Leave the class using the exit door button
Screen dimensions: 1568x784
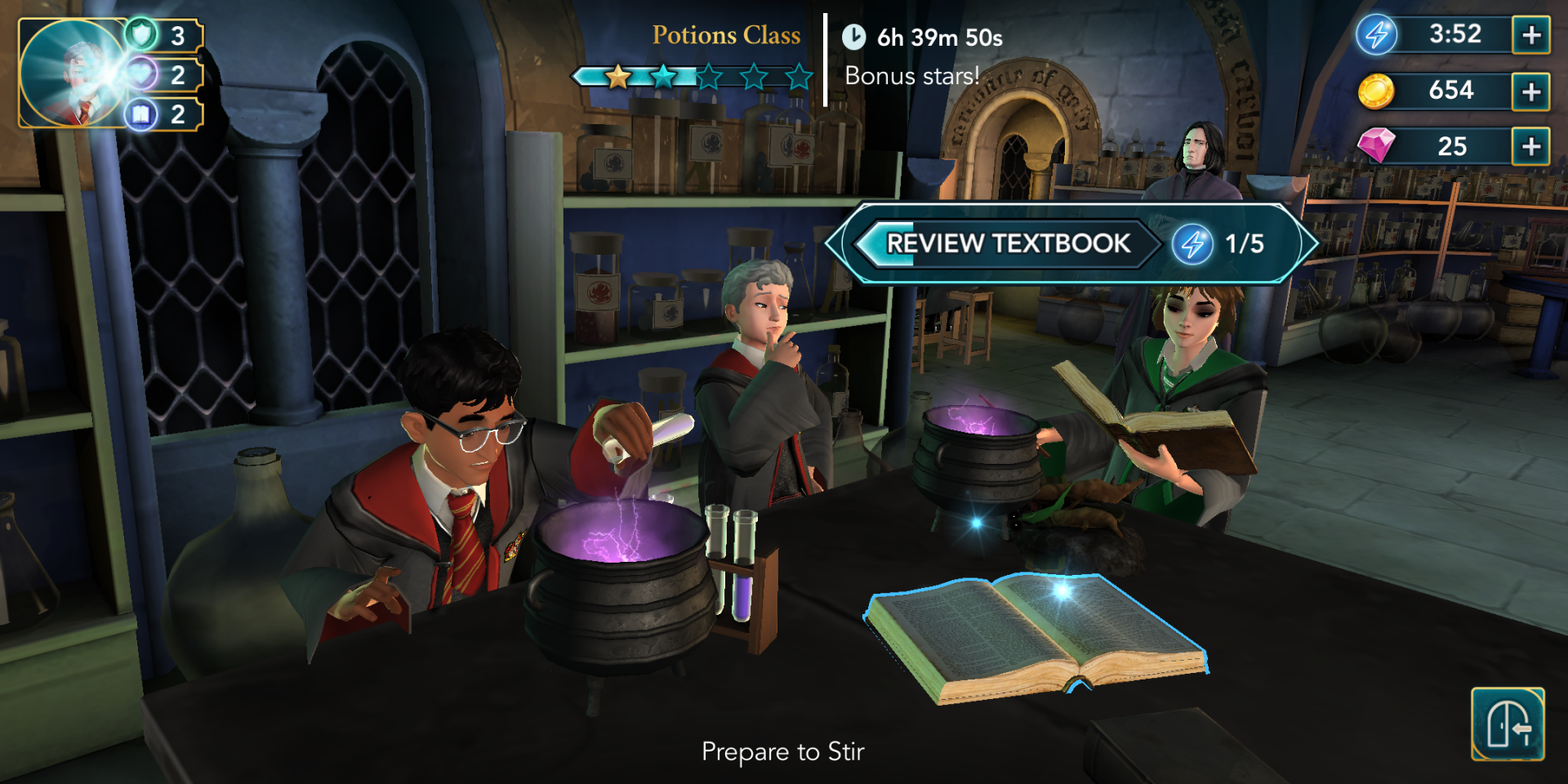[x=1508, y=724]
